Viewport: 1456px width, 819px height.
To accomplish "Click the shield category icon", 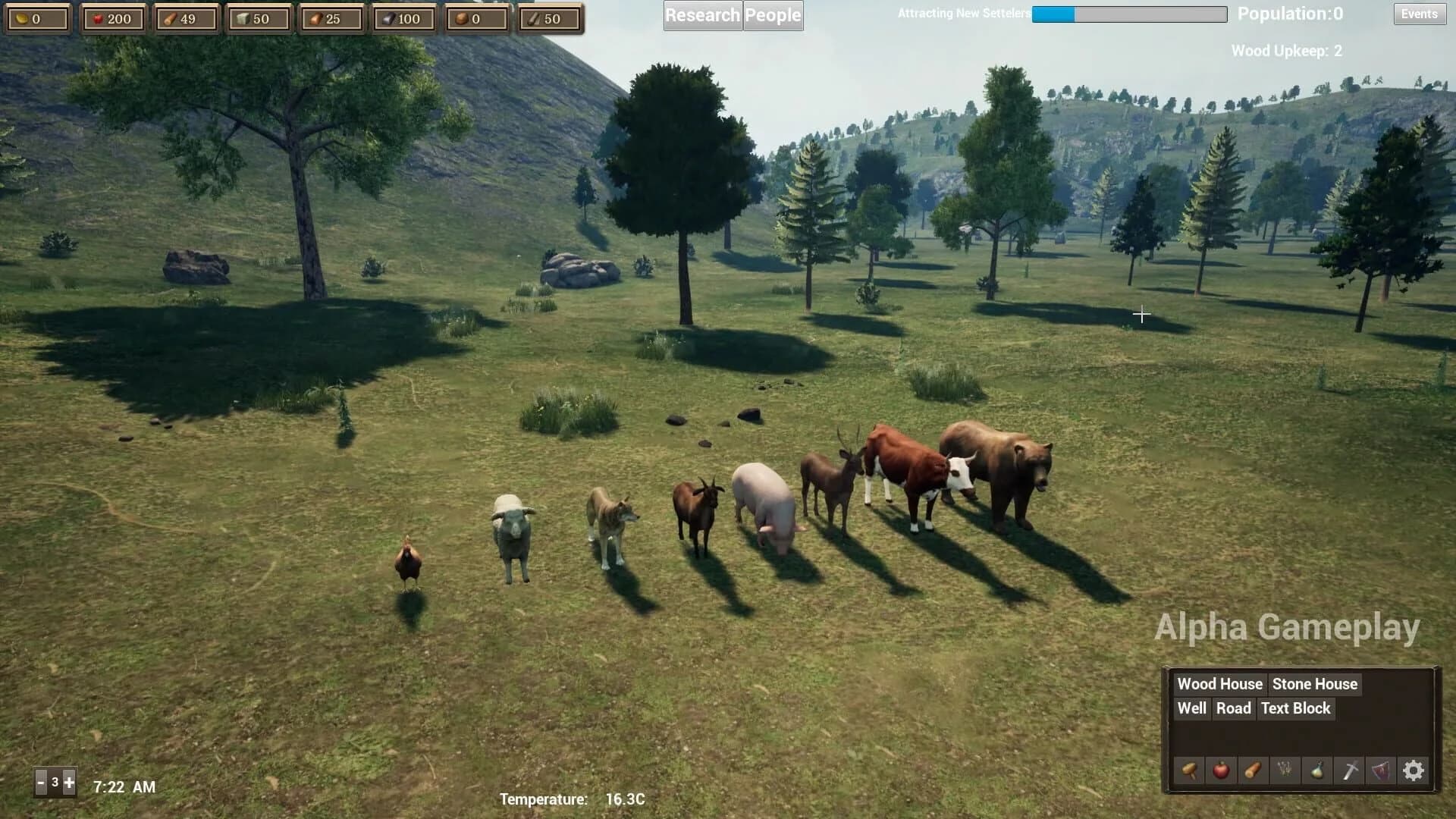I will coord(1379,770).
